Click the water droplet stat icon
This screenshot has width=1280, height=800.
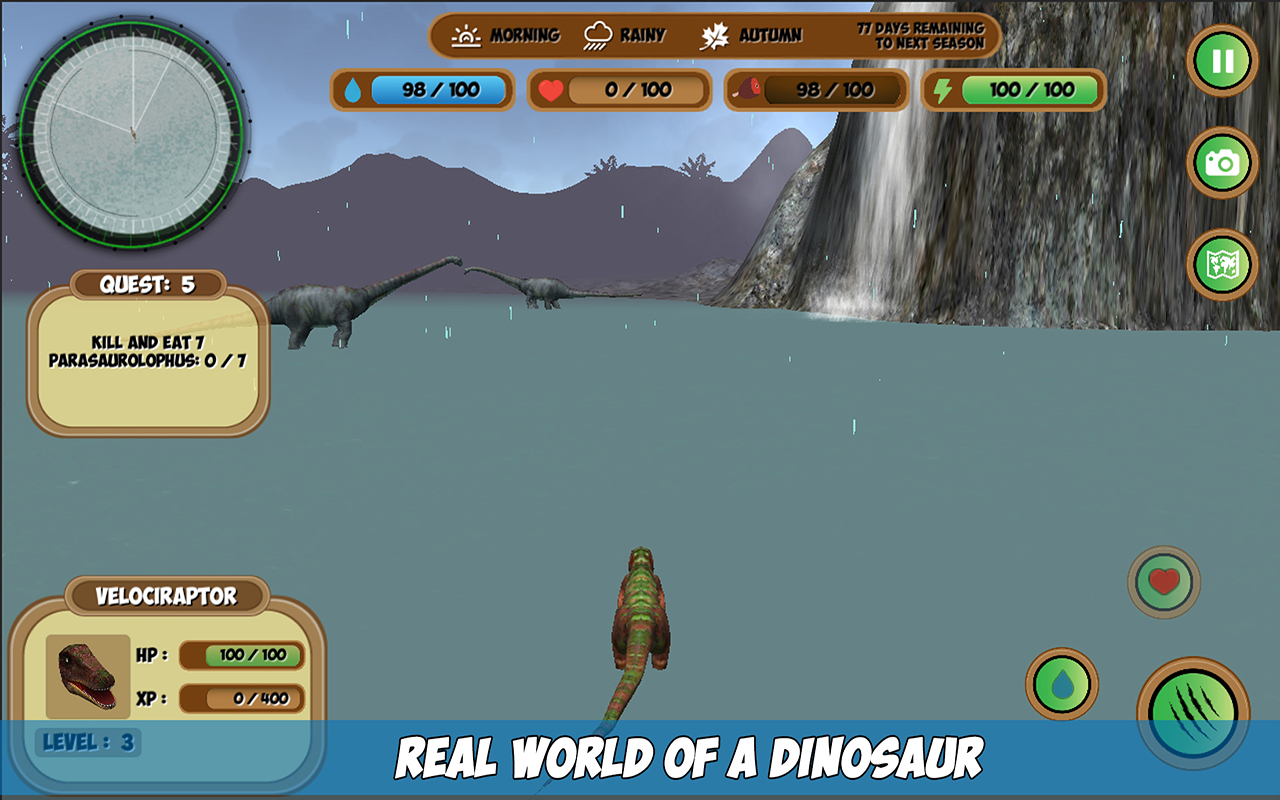coord(355,89)
